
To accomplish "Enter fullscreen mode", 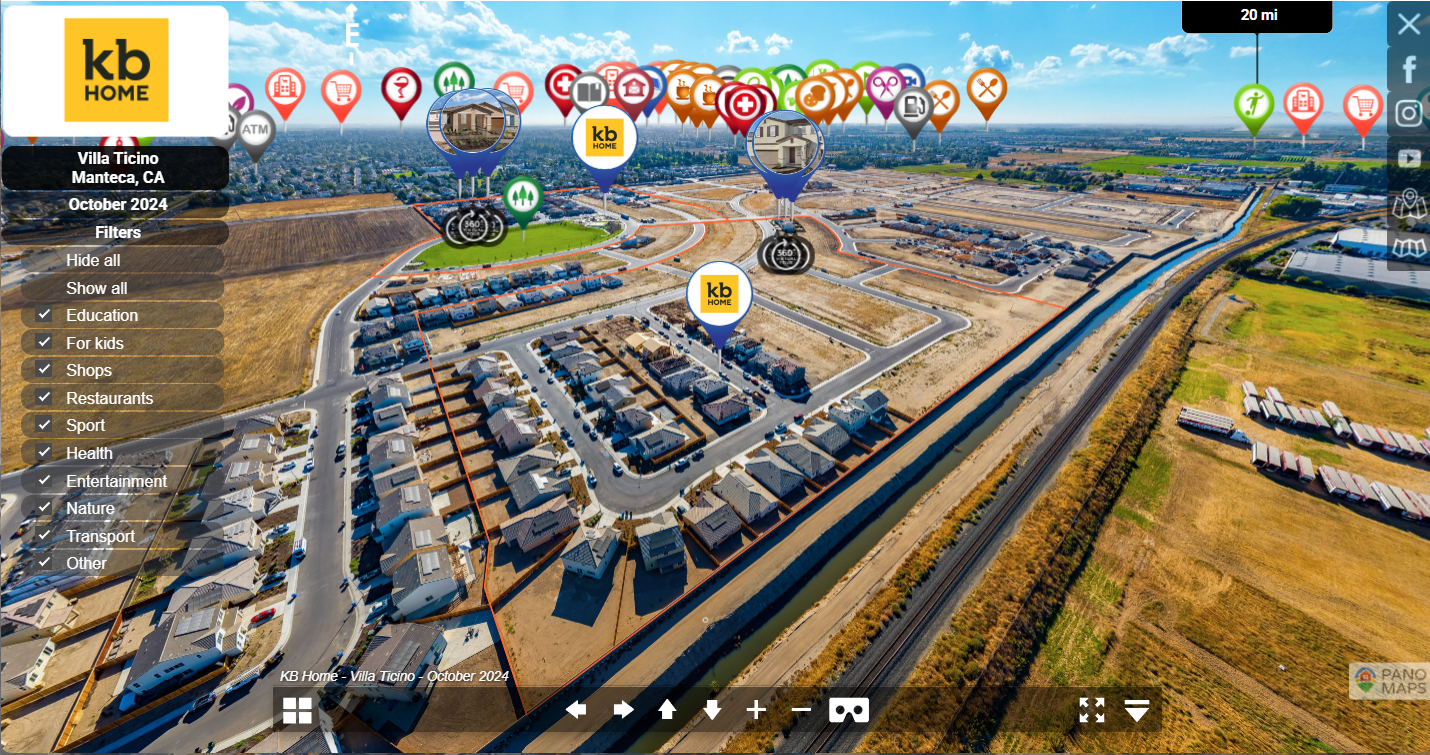I will pyautogui.click(x=1092, y=710).
